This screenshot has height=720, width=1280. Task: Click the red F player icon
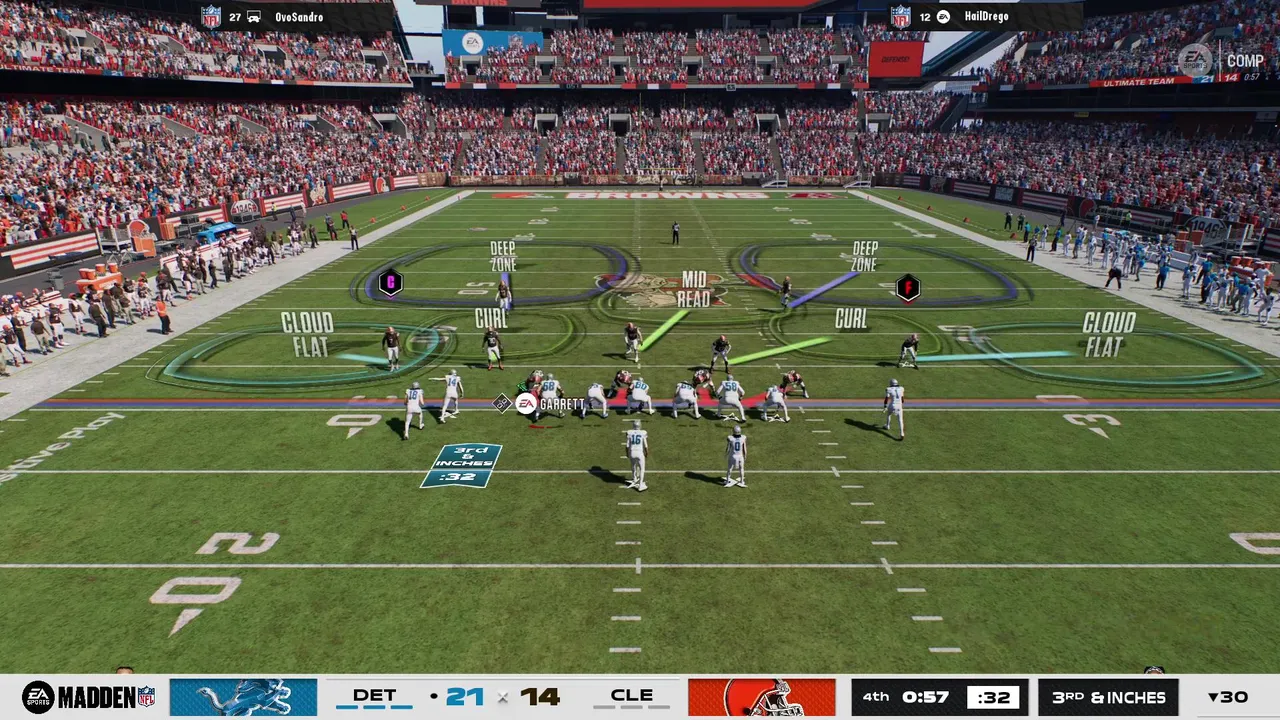pyautogui.click(x=907, y=288)
